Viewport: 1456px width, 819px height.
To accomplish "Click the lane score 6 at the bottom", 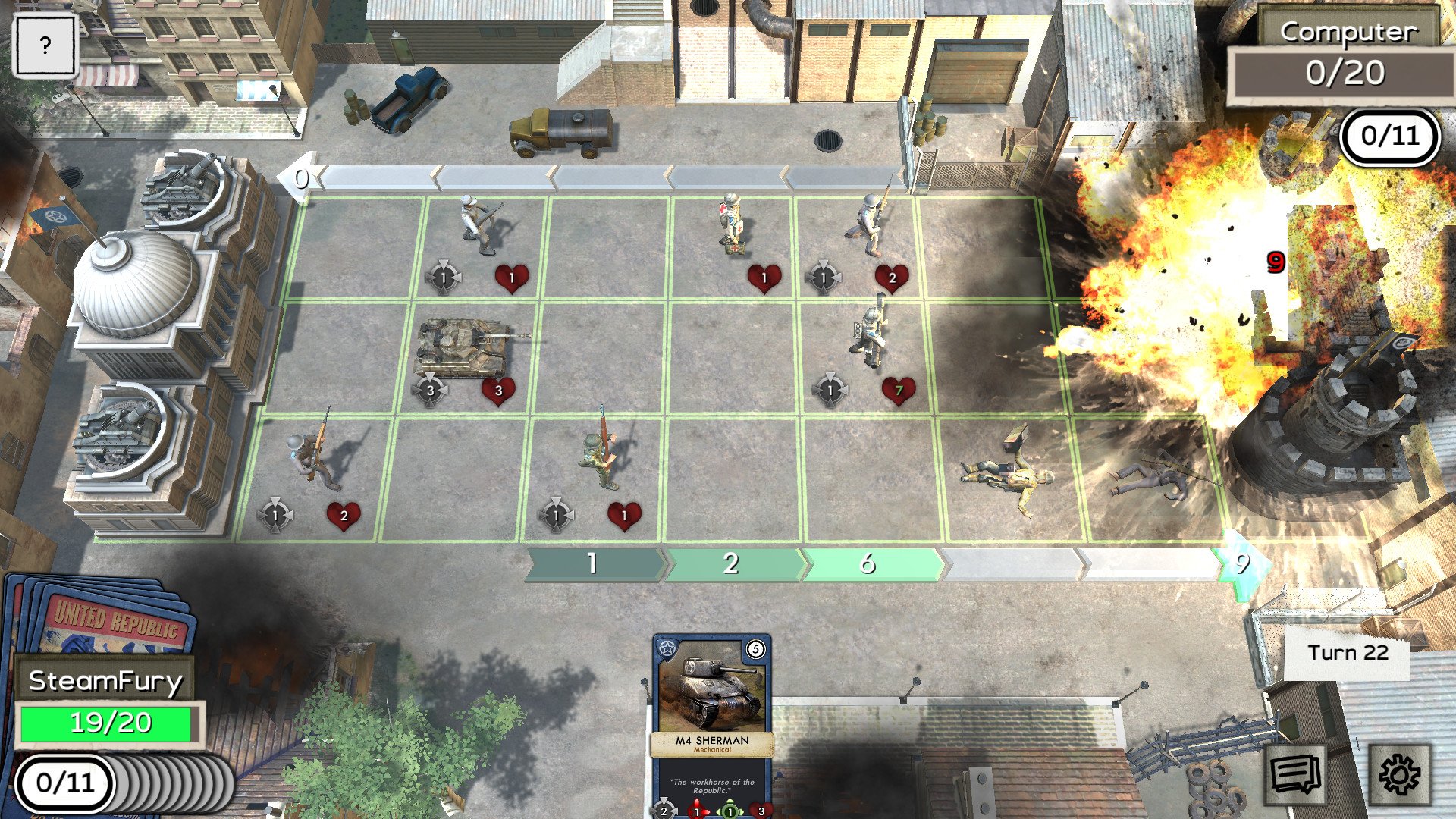I will coord(868,563).
